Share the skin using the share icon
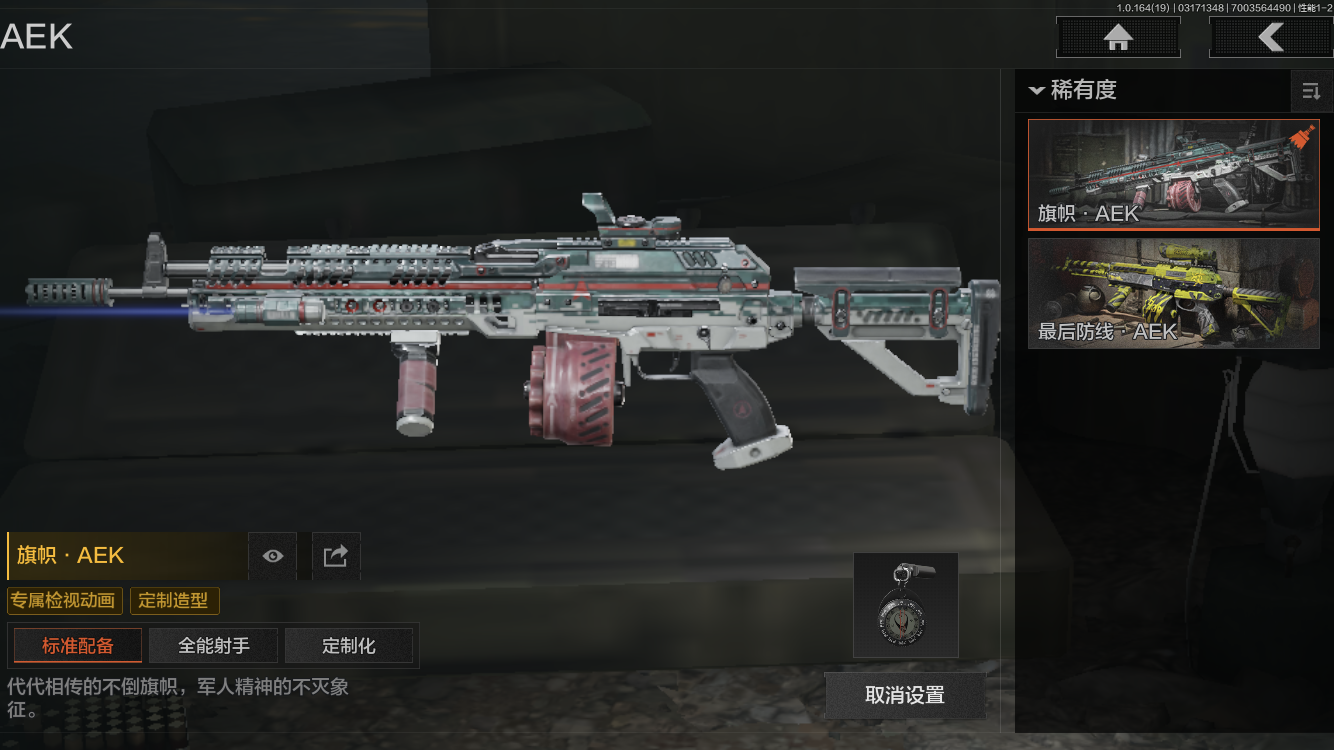Image resolution: width=1334 pixels, height=750 pixels. click(x=336, y=556)
